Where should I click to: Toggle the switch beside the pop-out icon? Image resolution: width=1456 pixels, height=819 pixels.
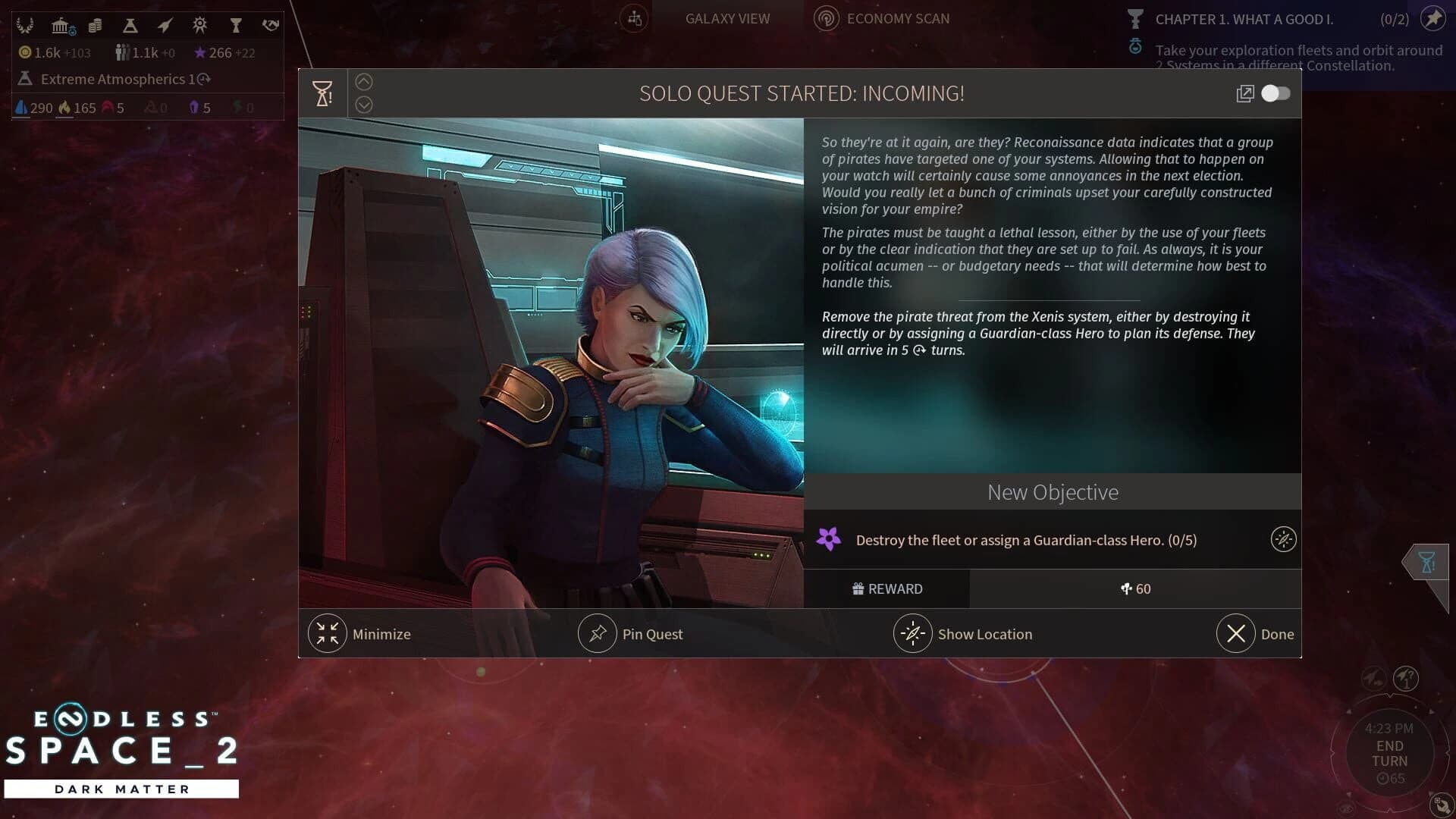(1276, 93)
